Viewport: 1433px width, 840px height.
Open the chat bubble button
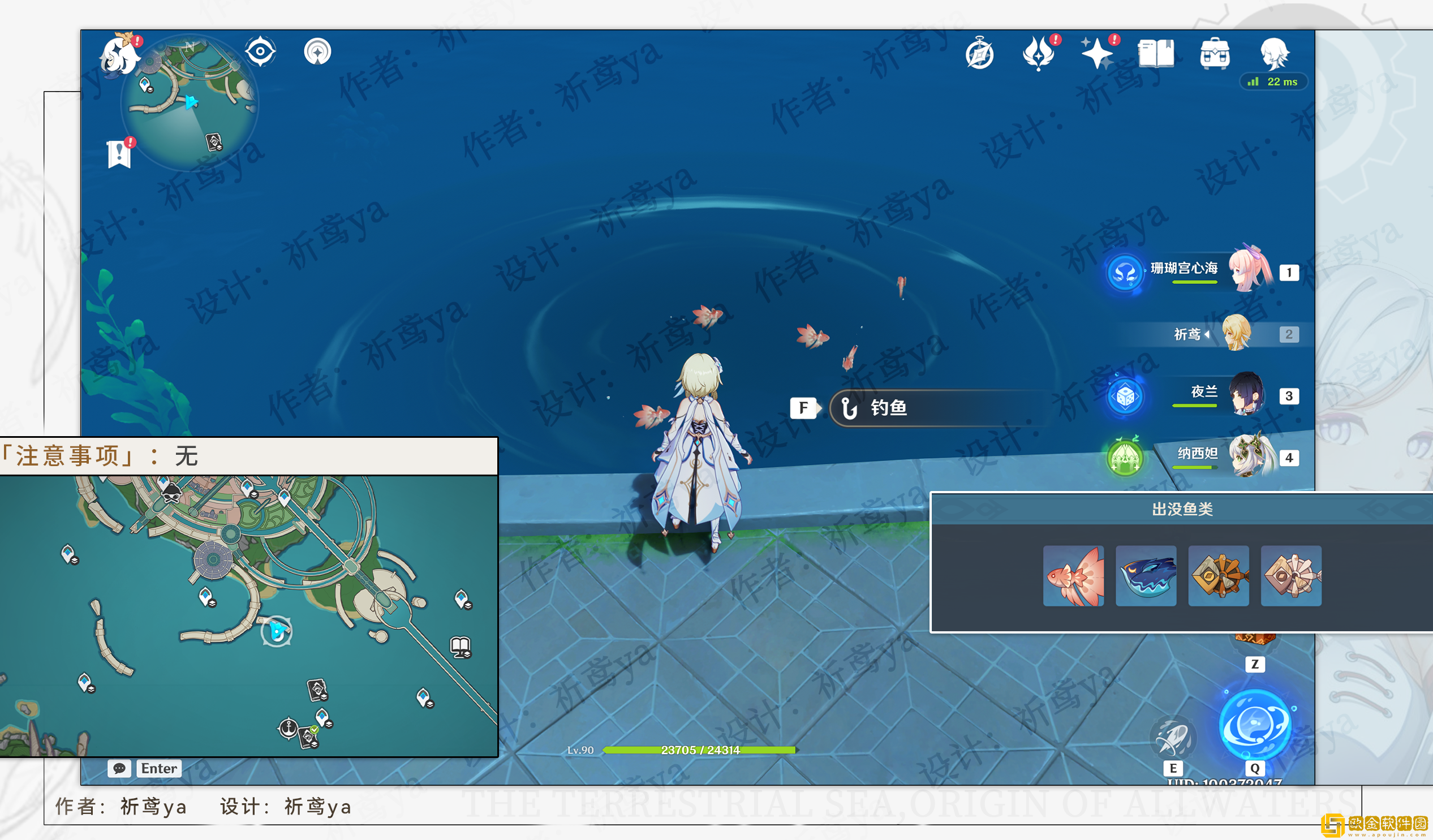[x=119, y=768]
